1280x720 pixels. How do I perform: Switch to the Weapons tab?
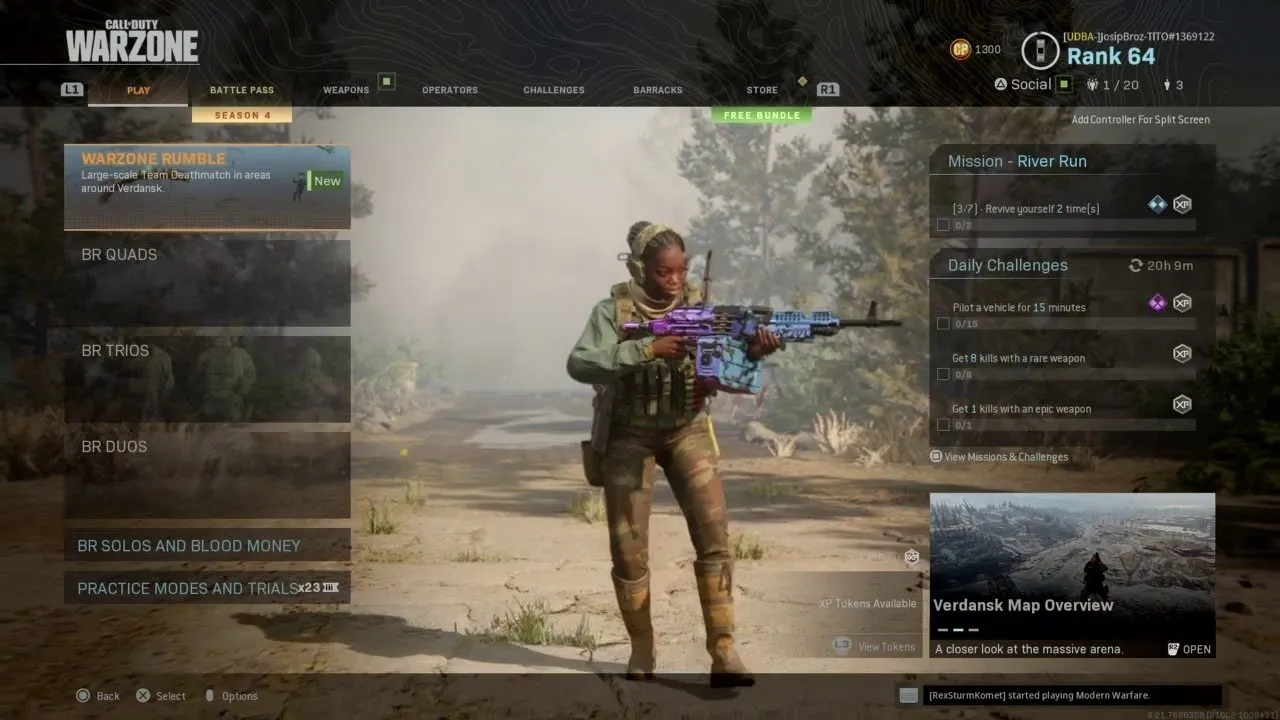click(346, 90)
